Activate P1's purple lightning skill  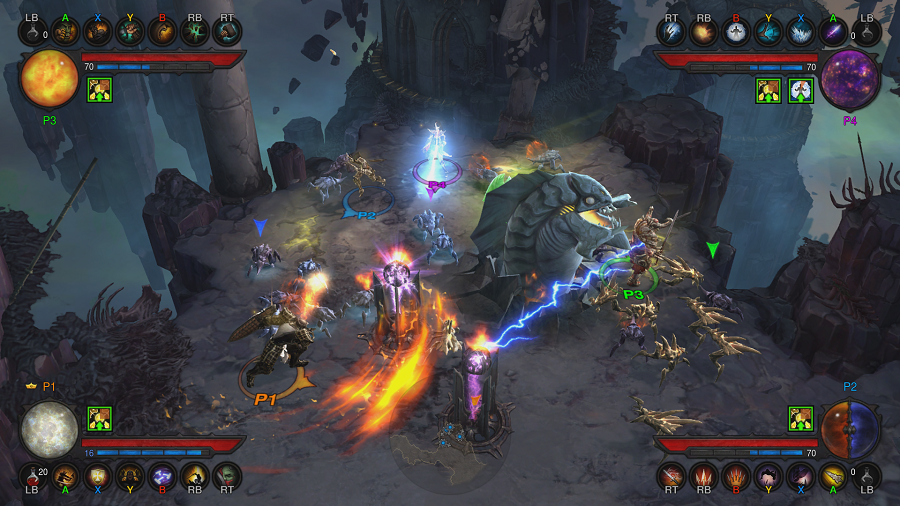pos(163,476)
